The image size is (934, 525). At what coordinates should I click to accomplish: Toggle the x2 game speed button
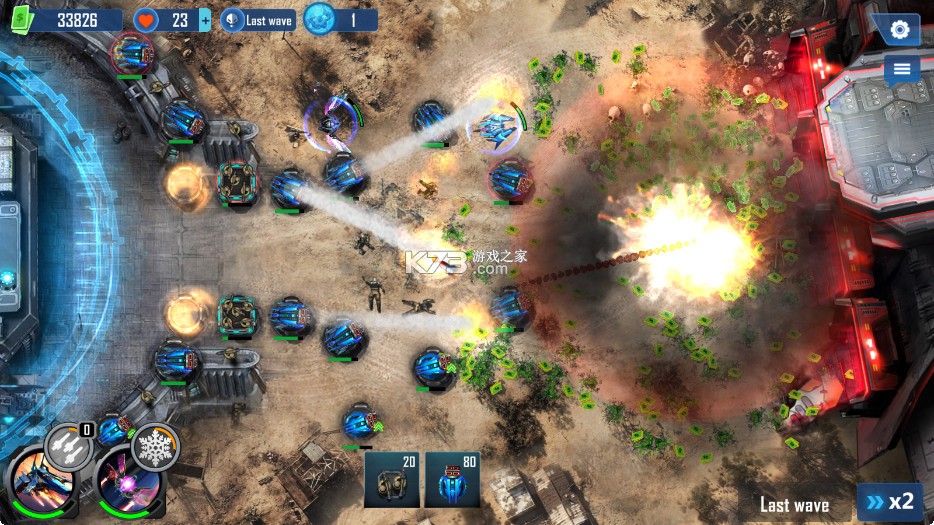[x=889, y=502]
